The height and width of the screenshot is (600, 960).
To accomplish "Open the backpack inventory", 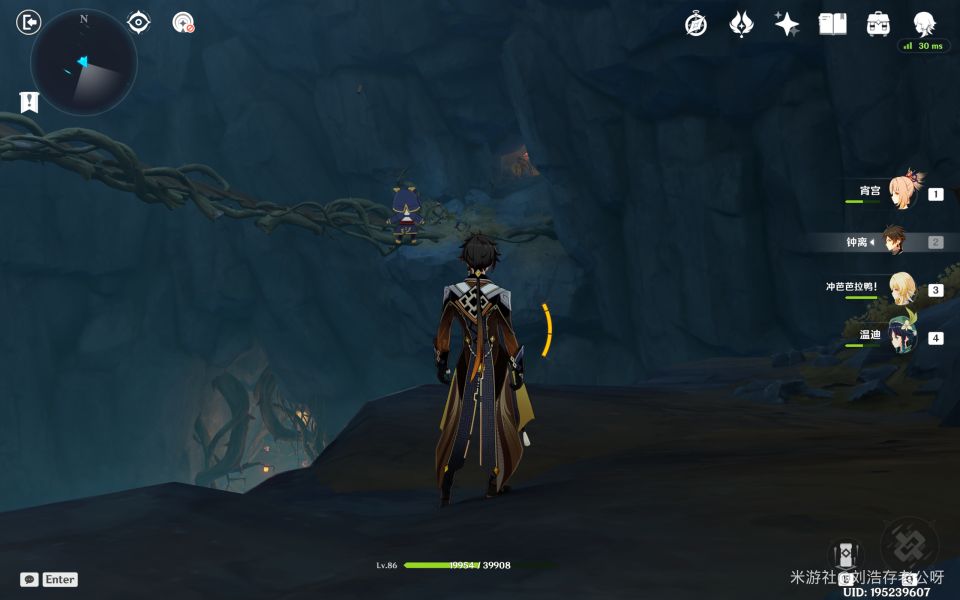I will [878, 24].
